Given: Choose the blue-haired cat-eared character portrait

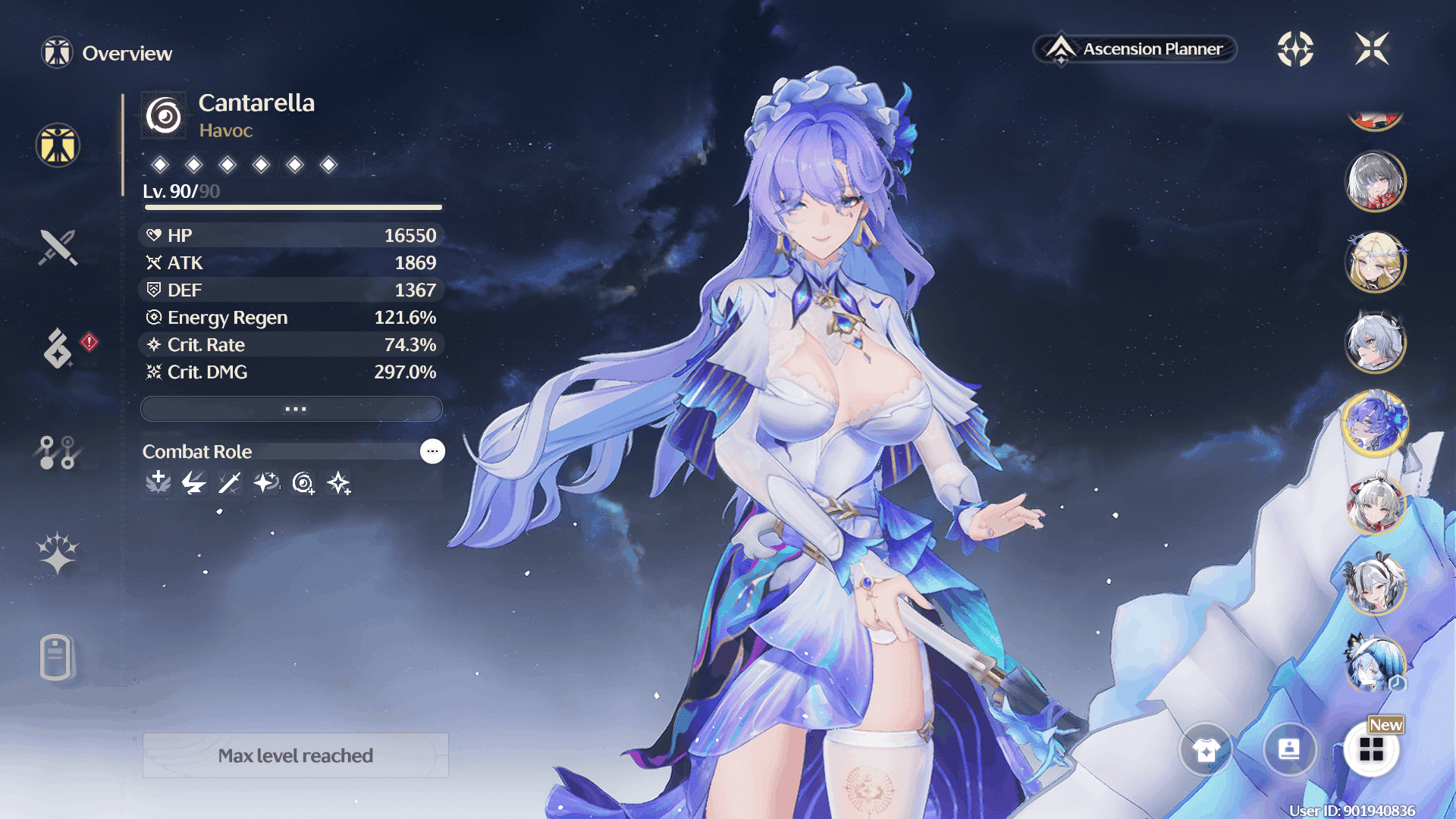Looking at the screenshot, I should point(1376,664).
